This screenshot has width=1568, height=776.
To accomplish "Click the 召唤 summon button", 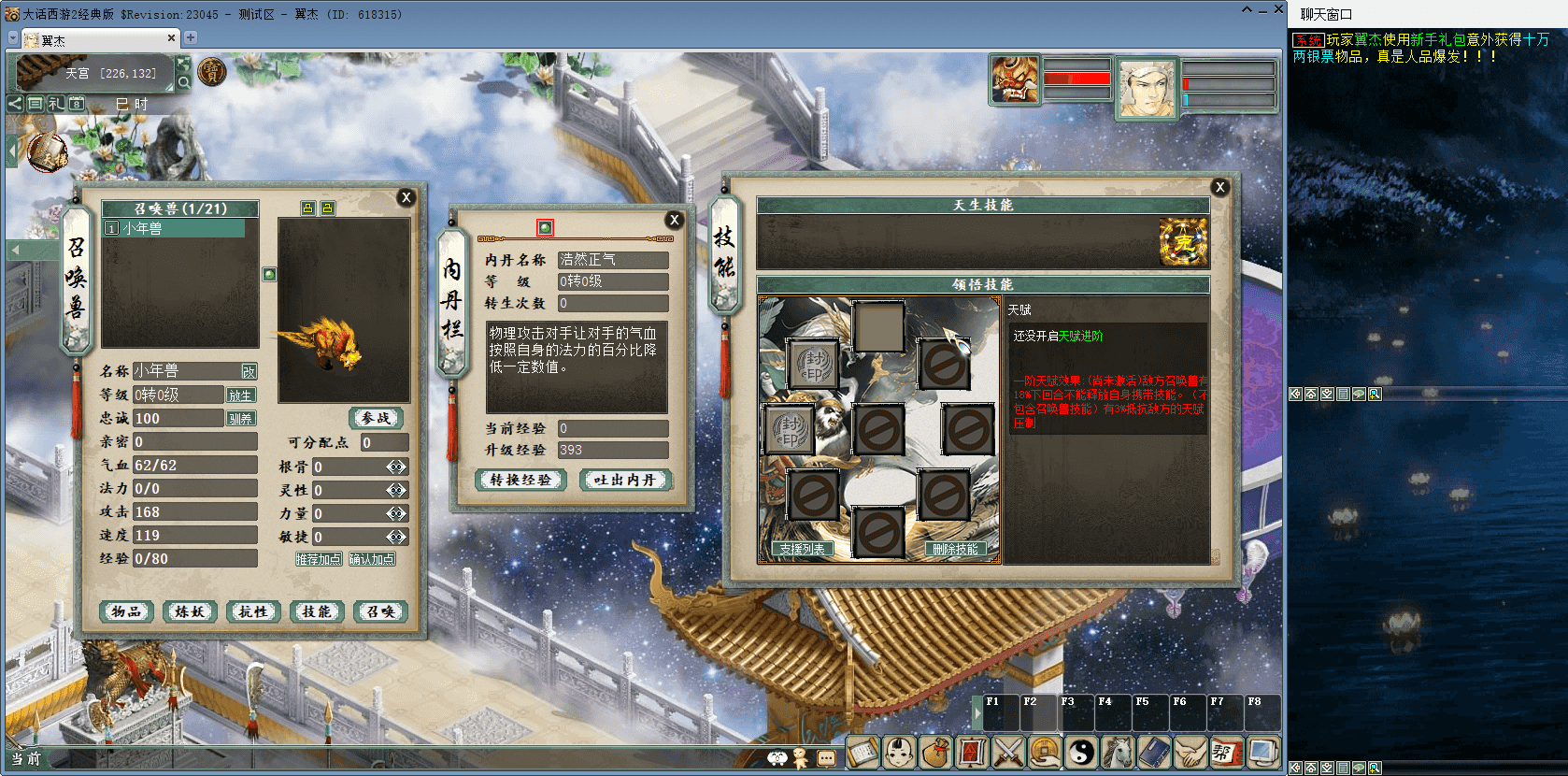I will 380,611.
